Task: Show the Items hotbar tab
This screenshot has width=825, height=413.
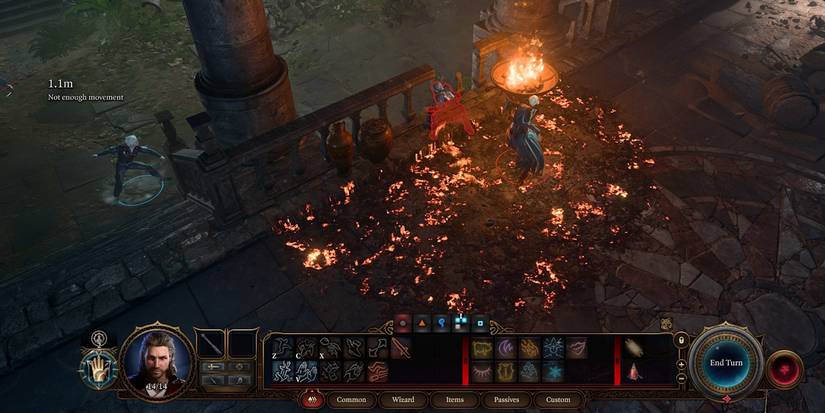Action: pos(455,399)
